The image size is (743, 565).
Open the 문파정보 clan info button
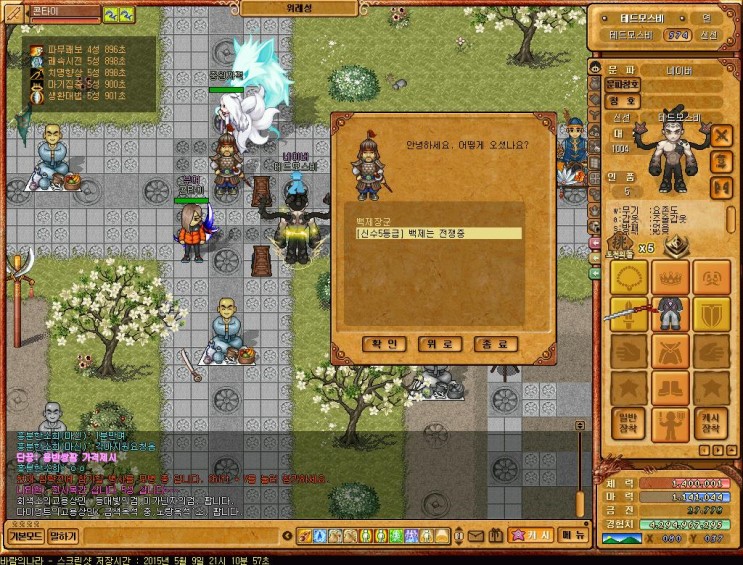tap(622, 85)
